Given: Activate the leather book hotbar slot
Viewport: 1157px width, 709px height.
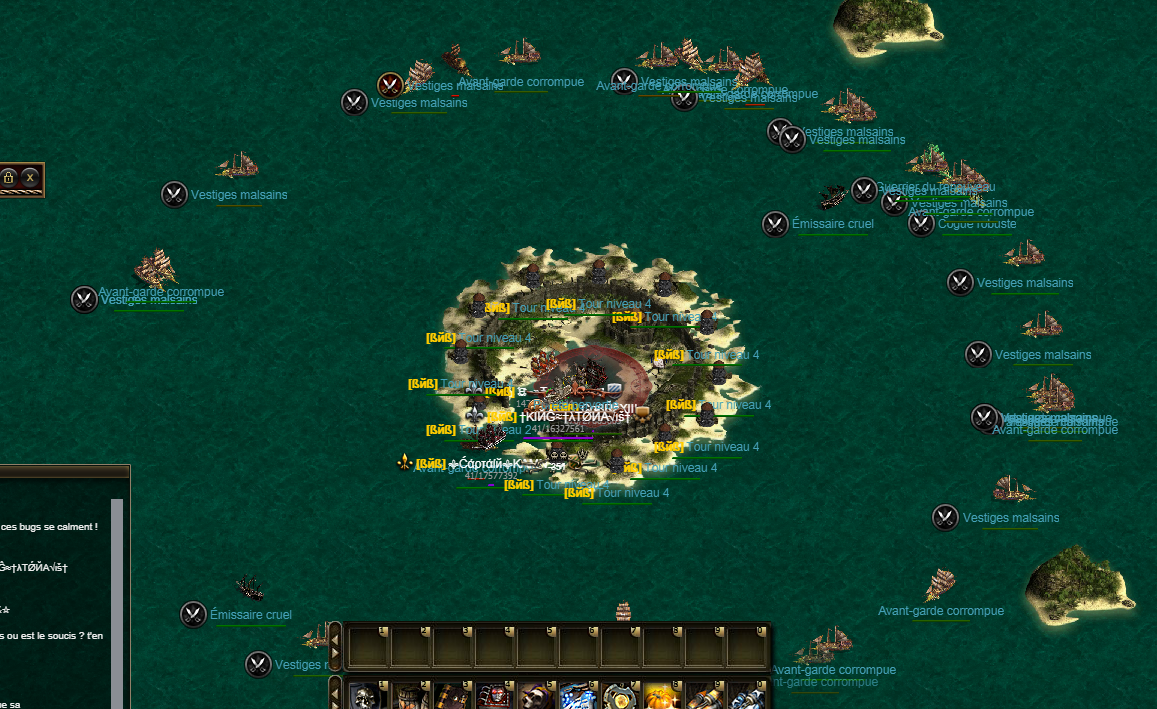Looking at the screenshot, I should pyautogui.click(x=451, y=695).
